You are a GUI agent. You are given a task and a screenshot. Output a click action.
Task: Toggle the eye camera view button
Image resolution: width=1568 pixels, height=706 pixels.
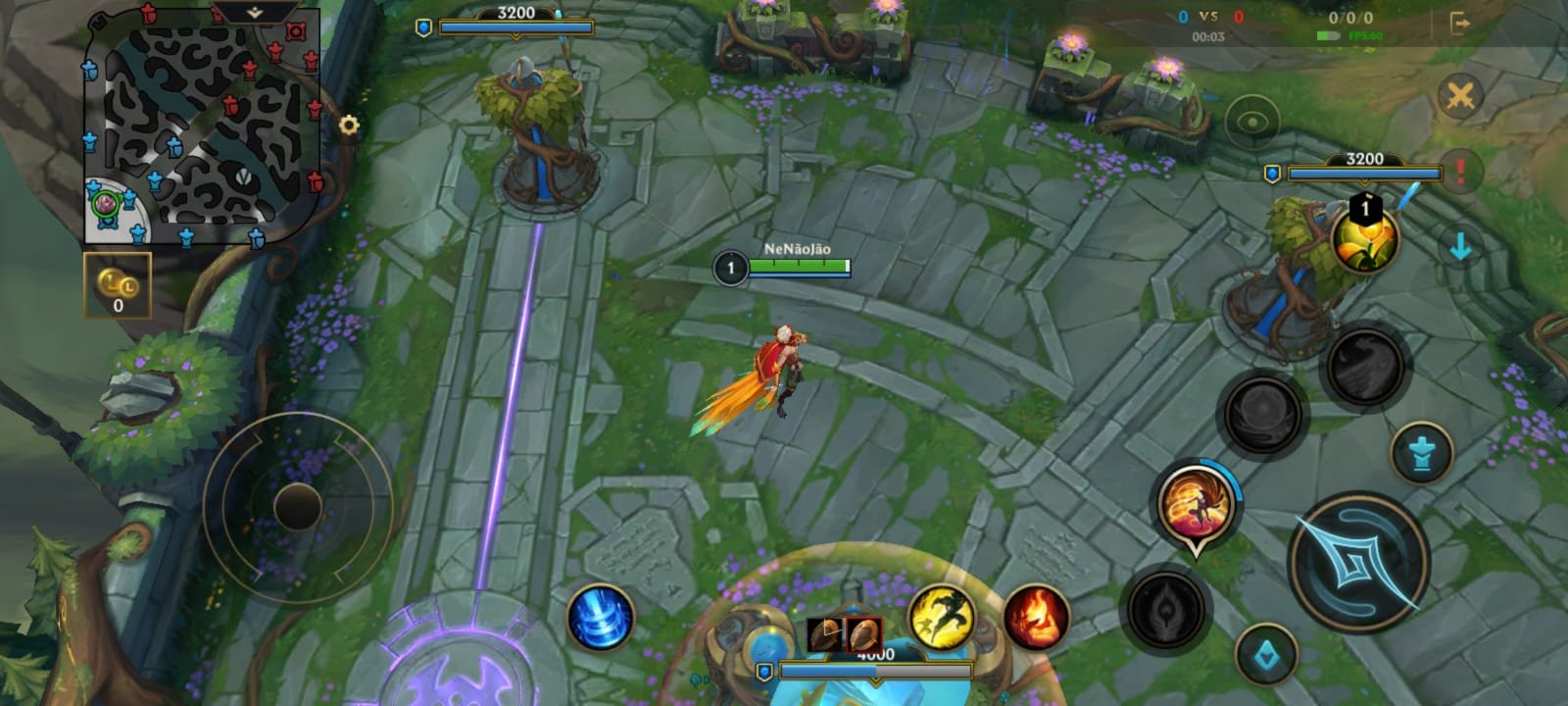pyautogui.click(x=1251, y=123)
